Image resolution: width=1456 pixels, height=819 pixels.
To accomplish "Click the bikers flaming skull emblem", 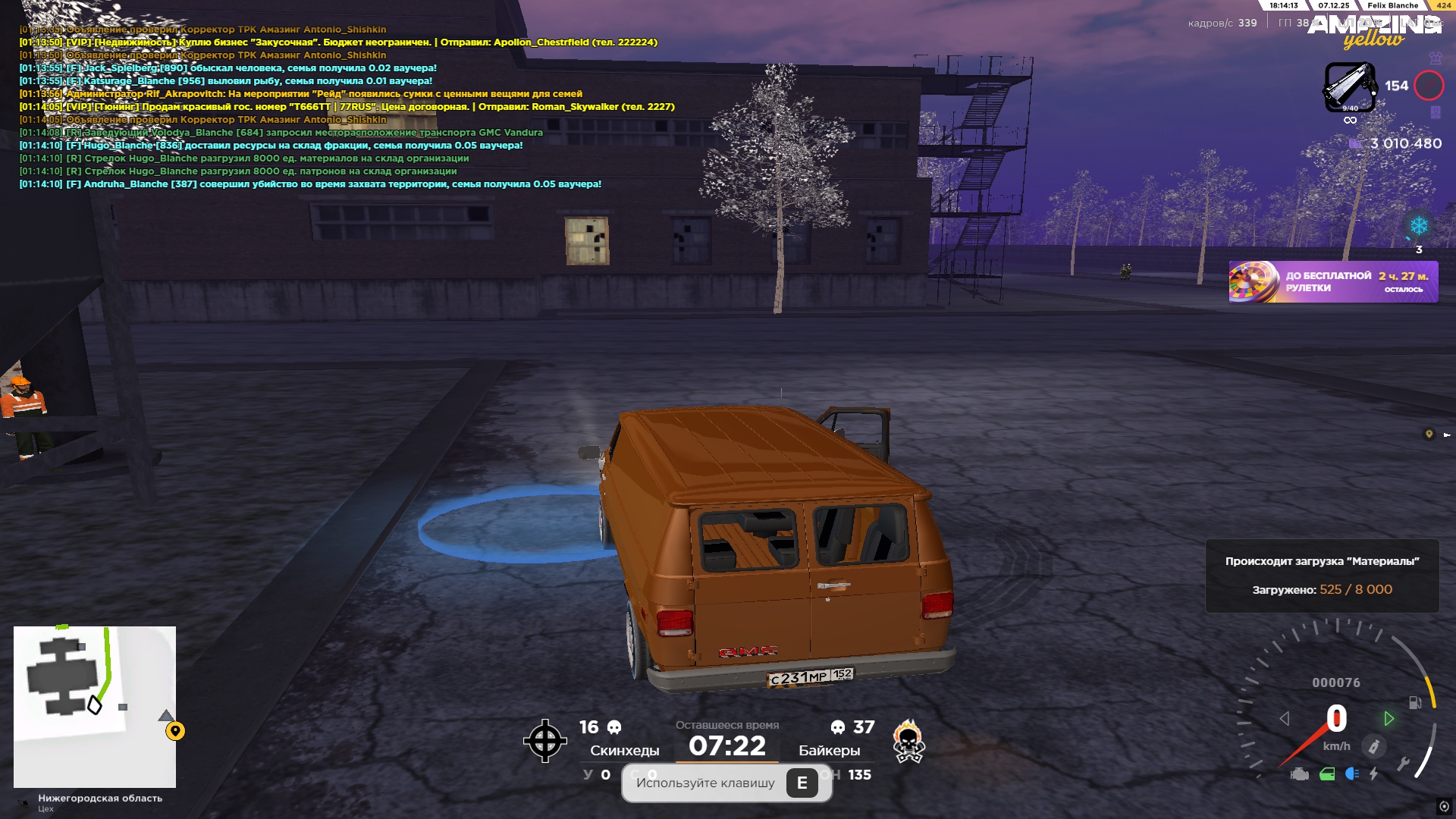I will [908, 741].
